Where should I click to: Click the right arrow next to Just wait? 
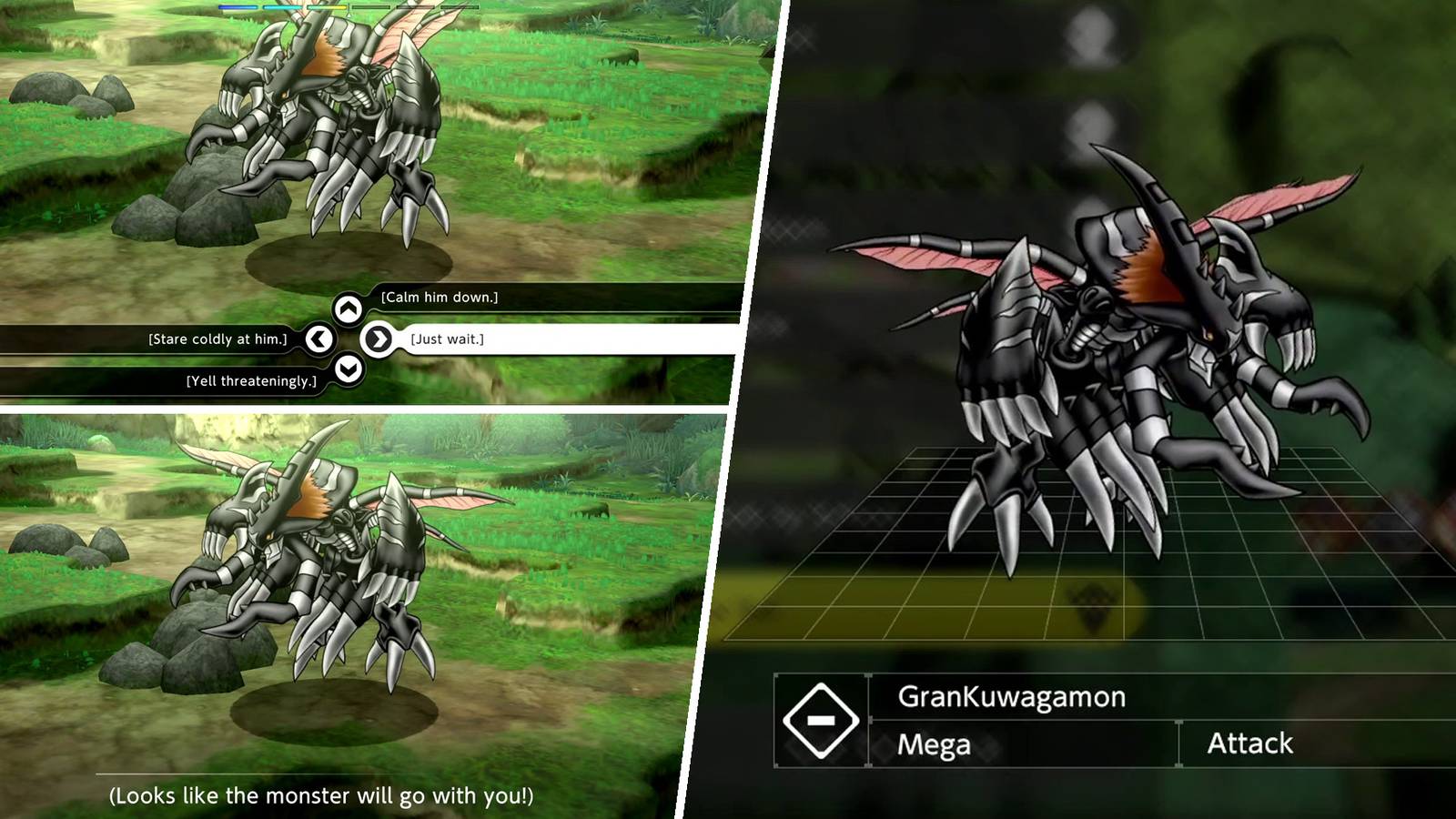tap(379, 338)
